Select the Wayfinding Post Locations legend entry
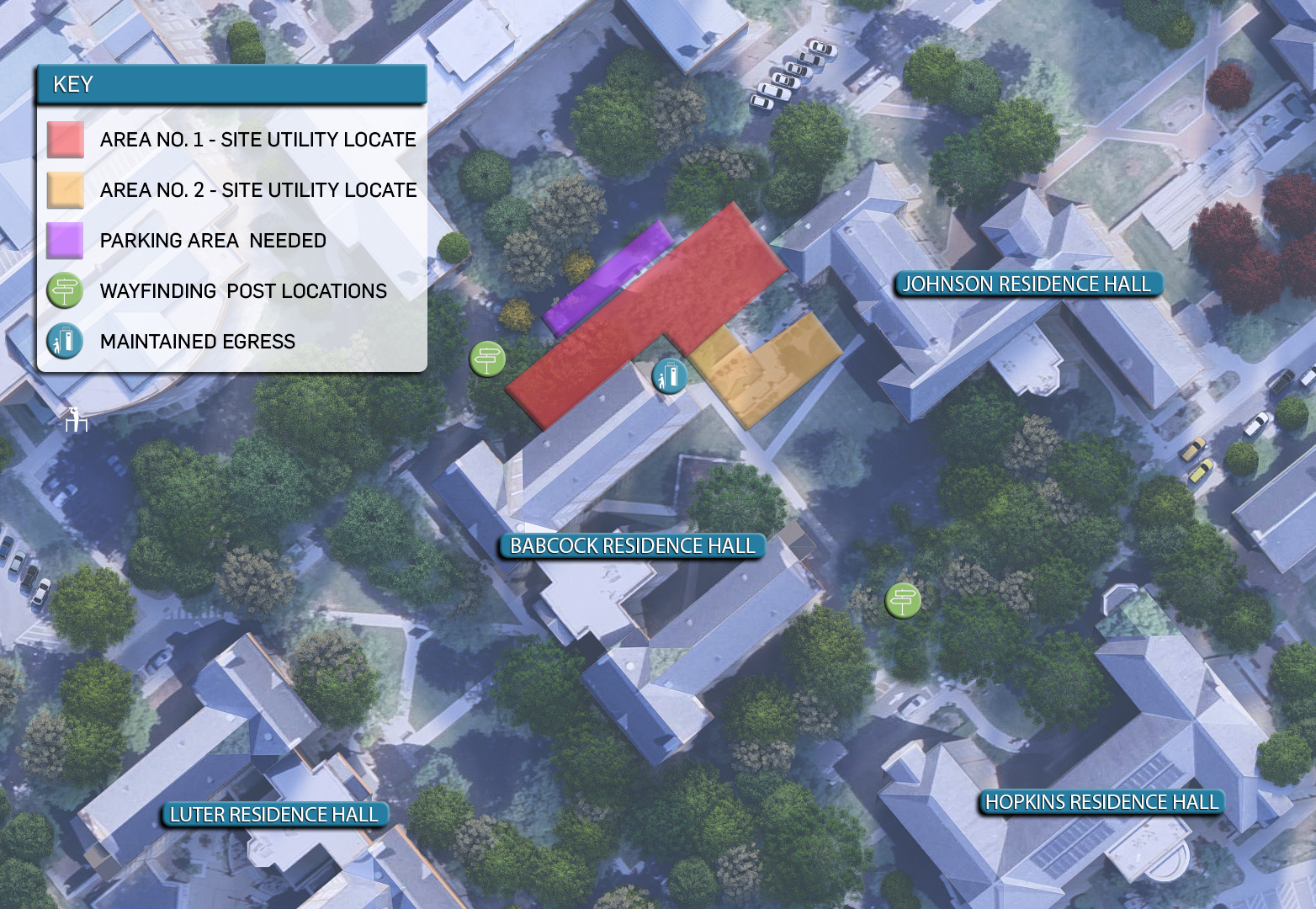Screen dimensions: 1316x909 point(243,291)
